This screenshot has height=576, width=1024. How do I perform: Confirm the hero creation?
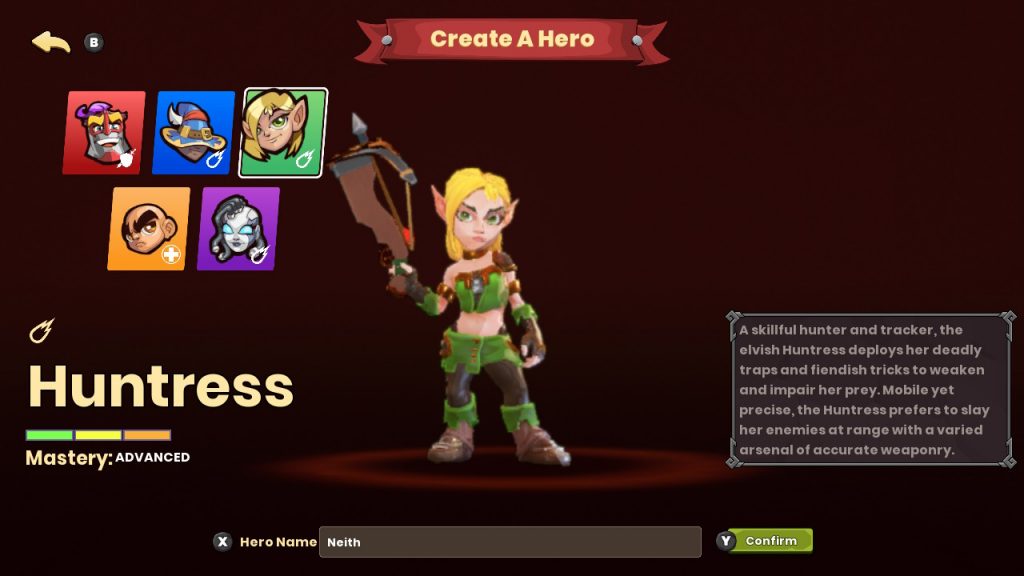[770, 541]
